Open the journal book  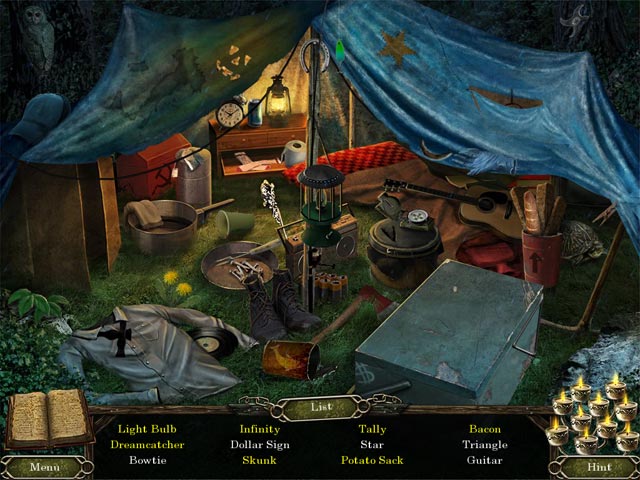tap(48, 418)
